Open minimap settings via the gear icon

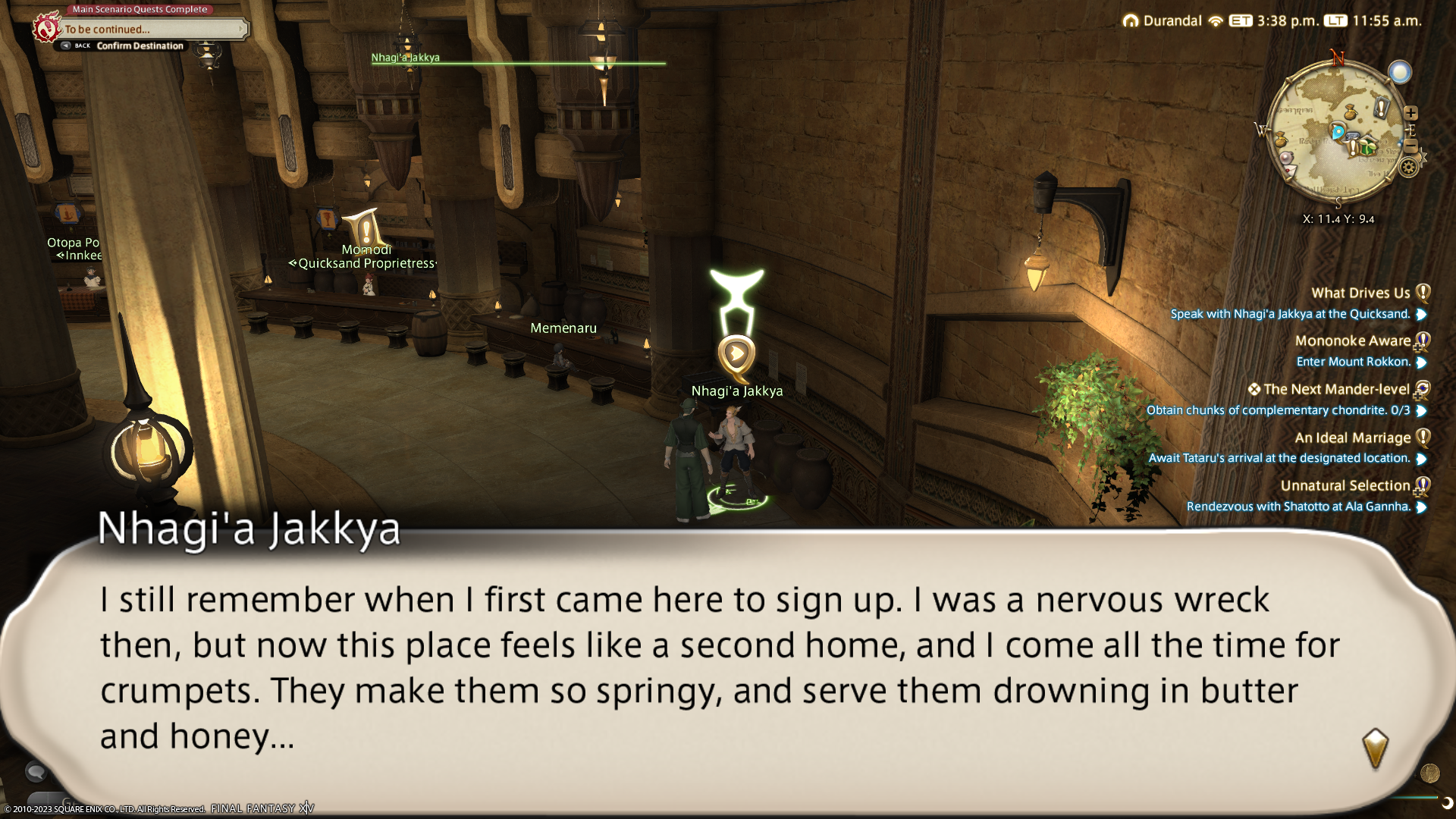coord(1408,168)
